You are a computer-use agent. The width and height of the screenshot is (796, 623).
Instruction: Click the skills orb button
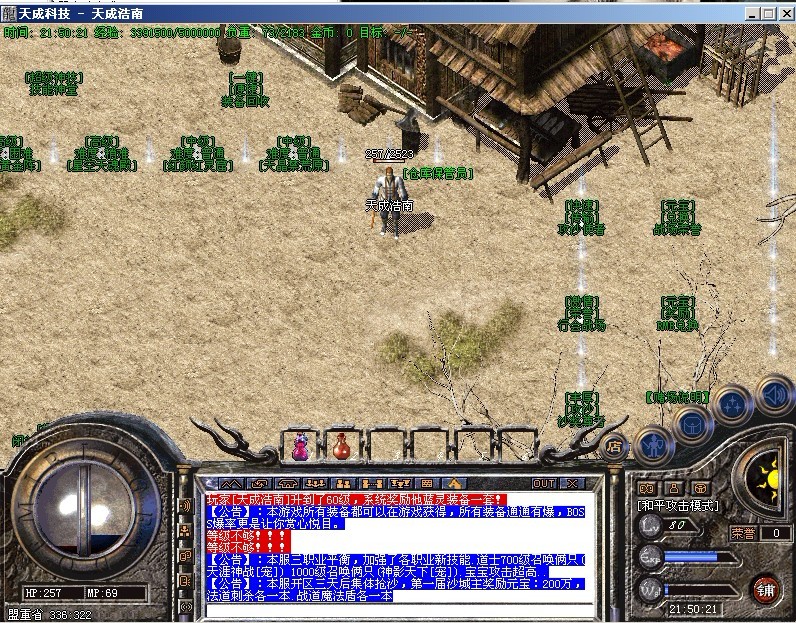click(x=732, y=405)
